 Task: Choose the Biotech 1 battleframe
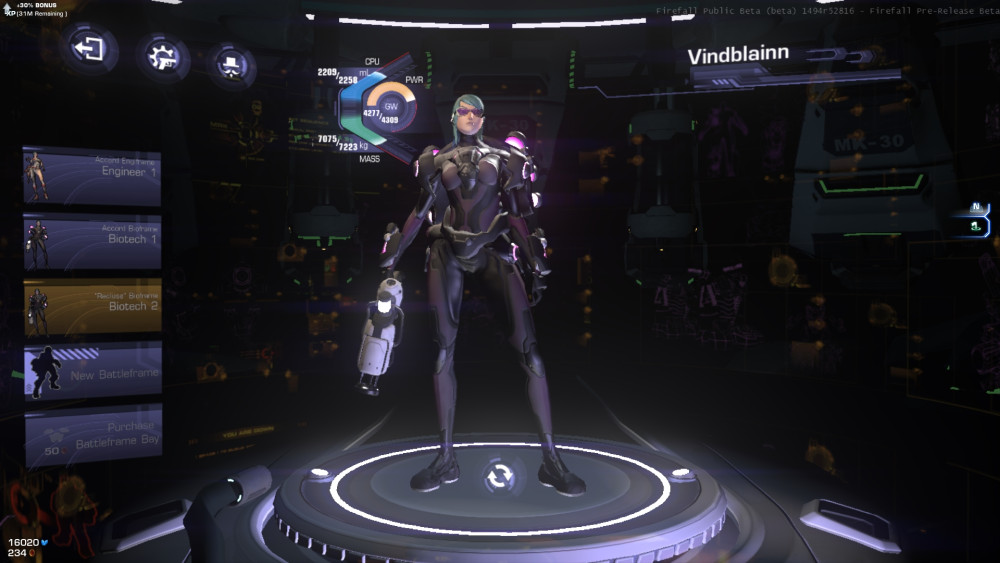(x=92, y=242)
